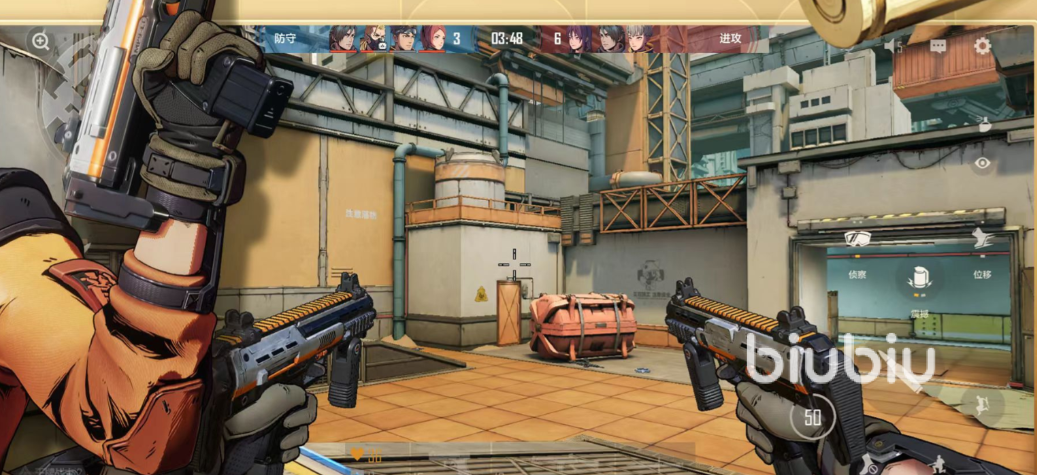Open the chat bubble icon
Viewport: 1037px width, 475px height.
938,46
